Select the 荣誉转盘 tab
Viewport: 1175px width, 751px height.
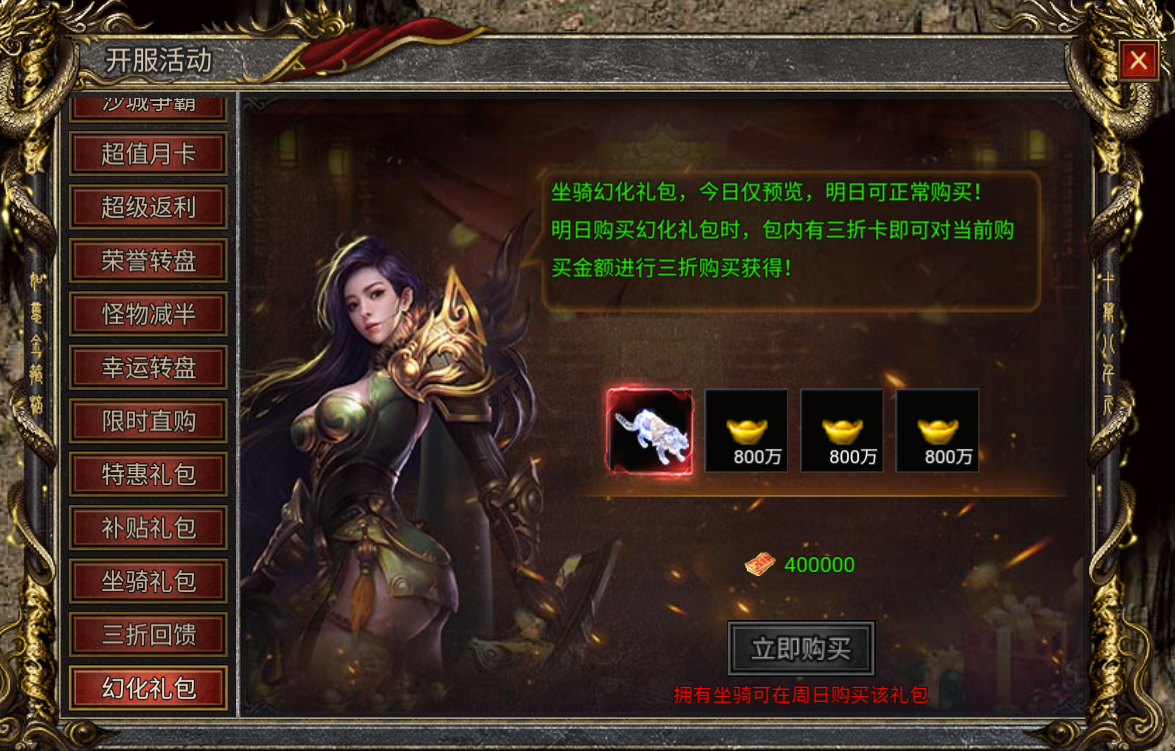tap(149, 261)
